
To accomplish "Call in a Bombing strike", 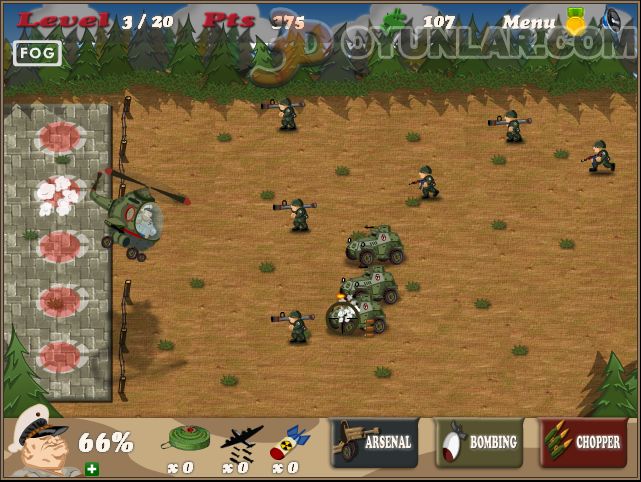I will pos(479,442).
